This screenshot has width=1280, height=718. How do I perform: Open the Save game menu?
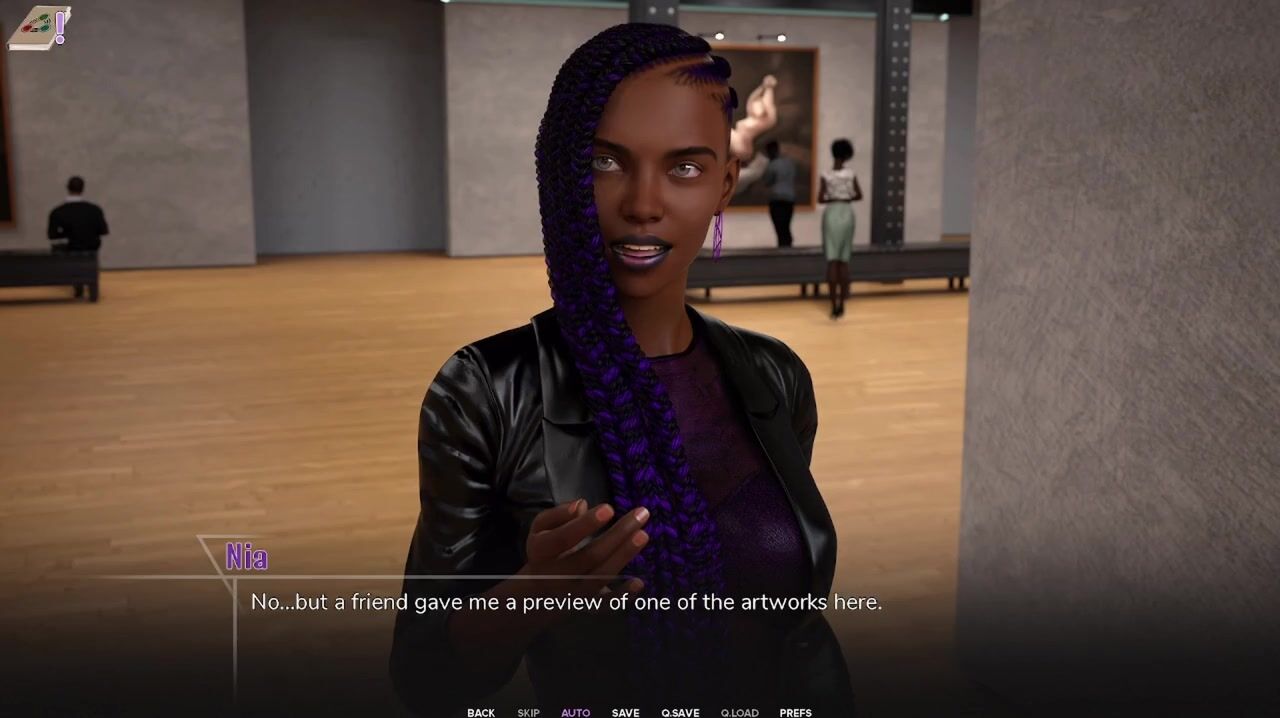click(626, 712)
